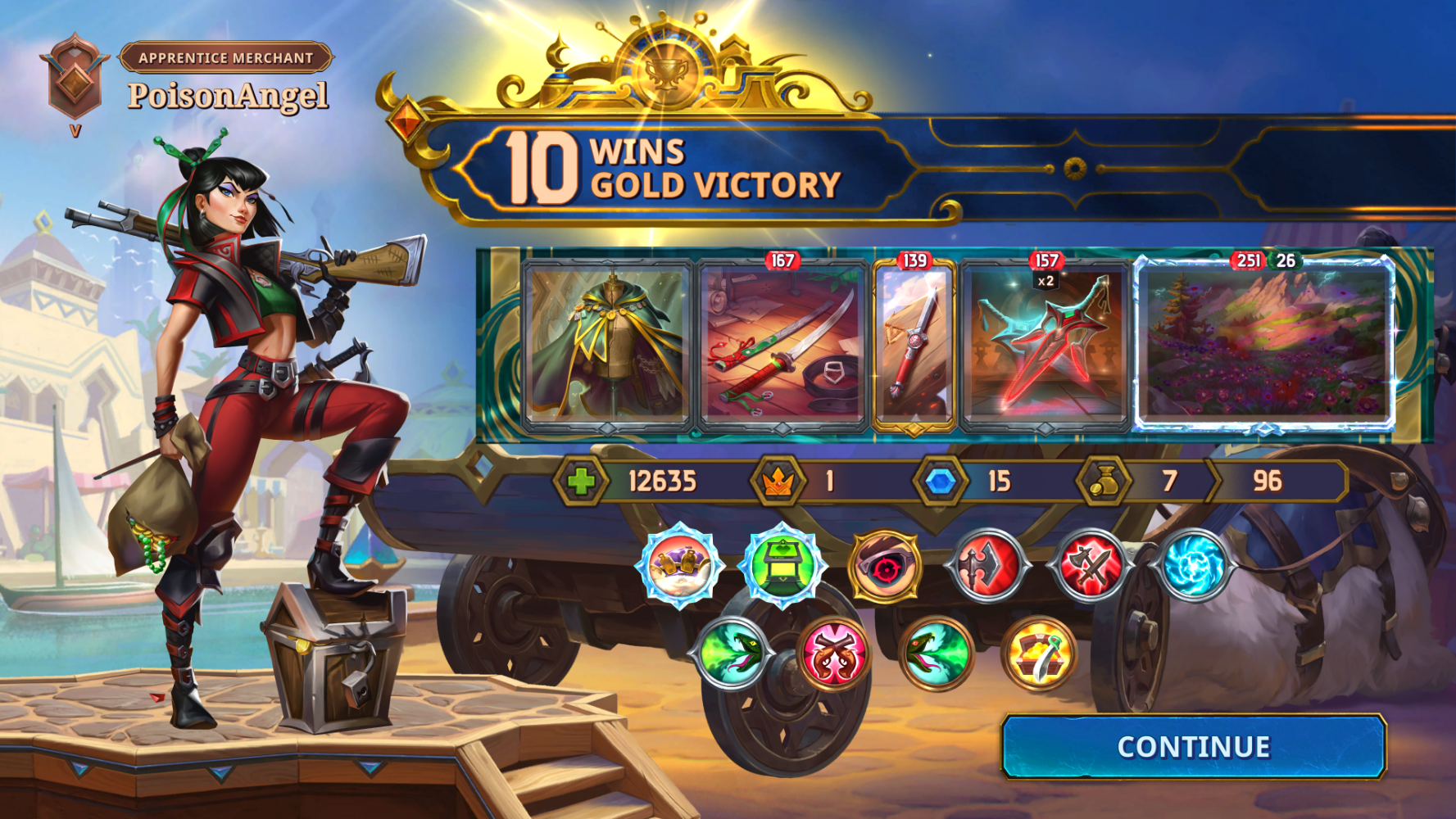The image size is (1456, 819).
Task: Open the golden chest with dagger skill
Action: pos(1039,654)
